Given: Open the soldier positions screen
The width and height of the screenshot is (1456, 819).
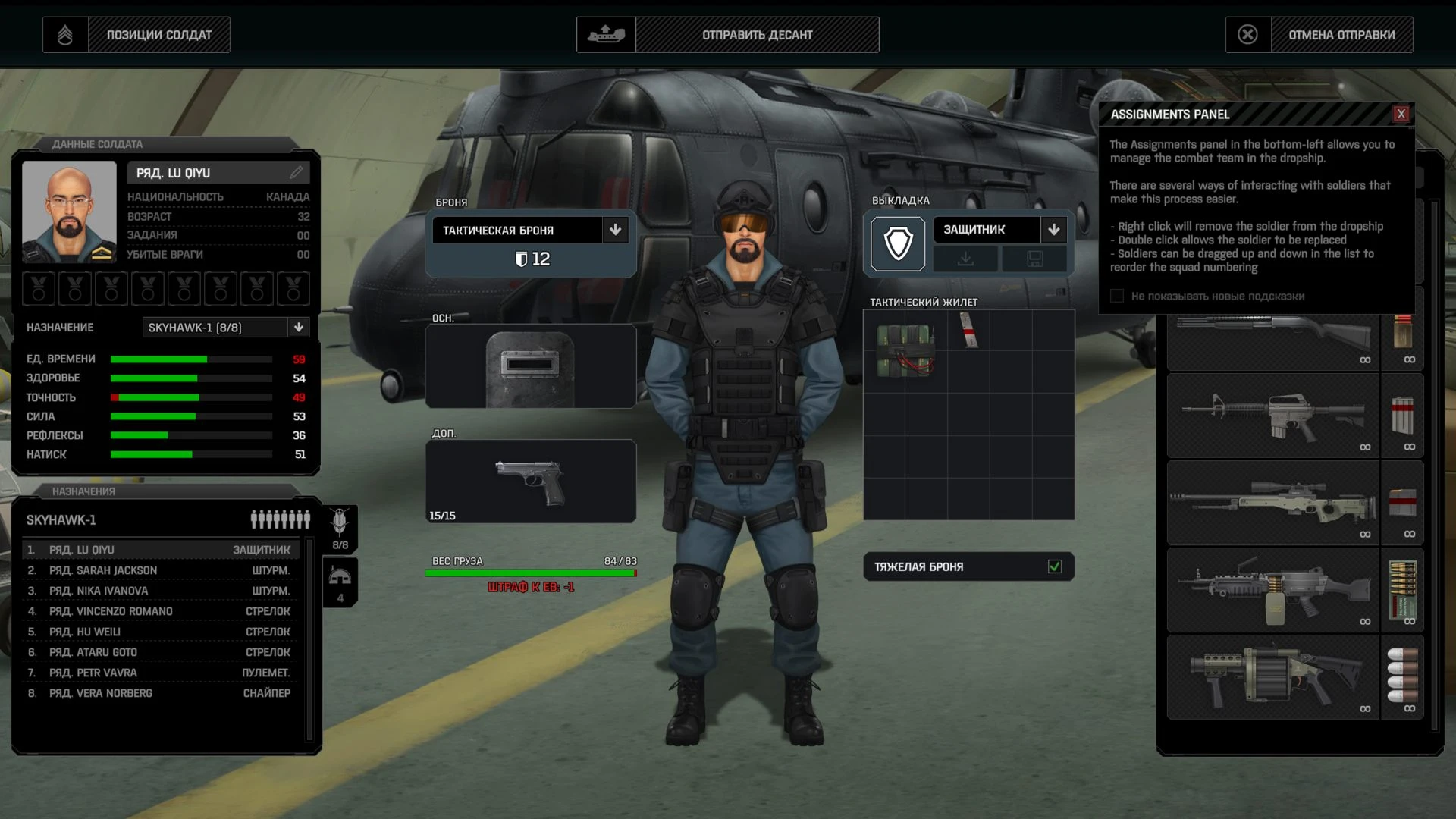Looking at the screenshot, I should [x=136, y=35].
